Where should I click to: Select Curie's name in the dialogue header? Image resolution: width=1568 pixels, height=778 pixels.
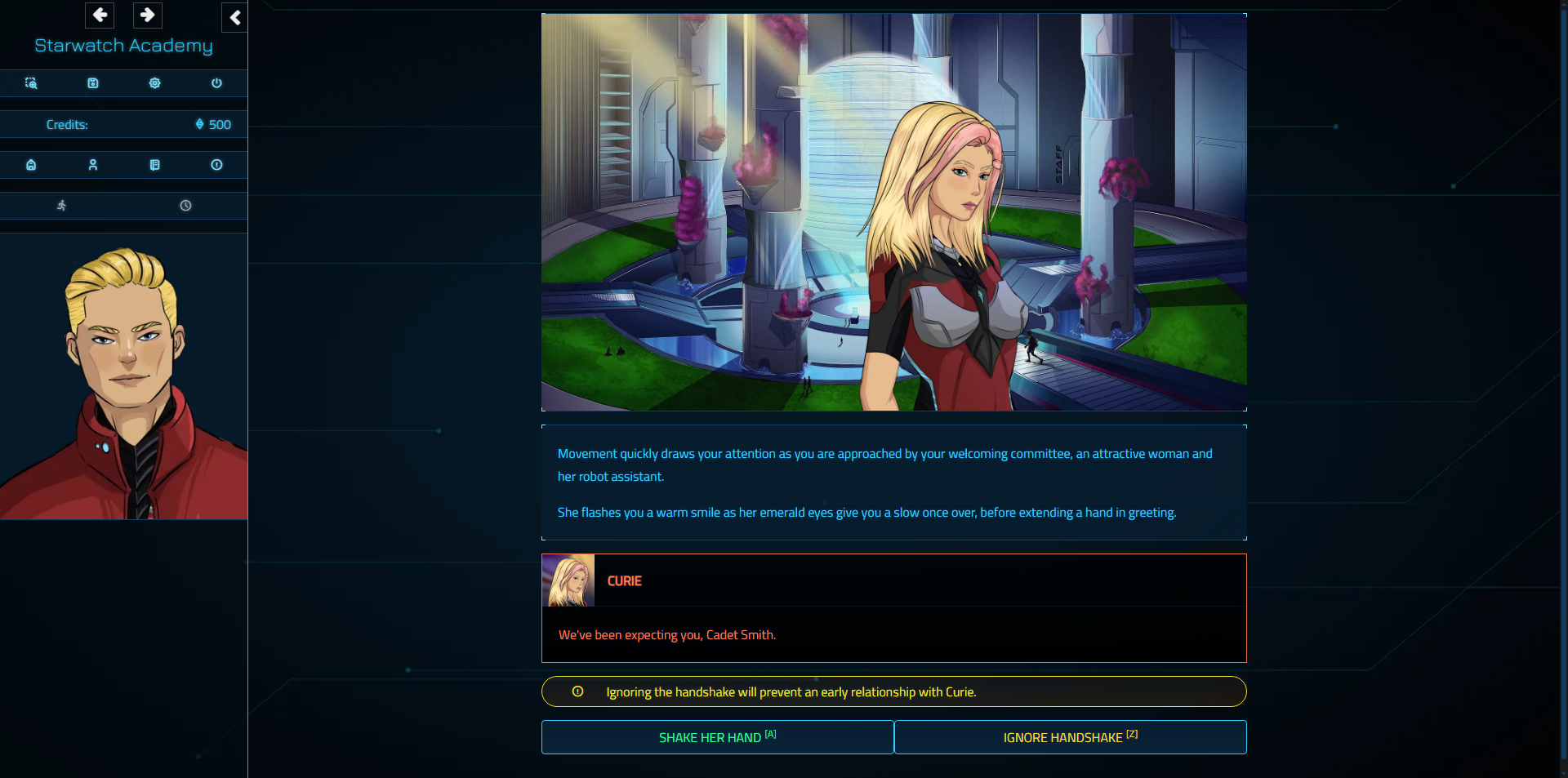(624, 580)
